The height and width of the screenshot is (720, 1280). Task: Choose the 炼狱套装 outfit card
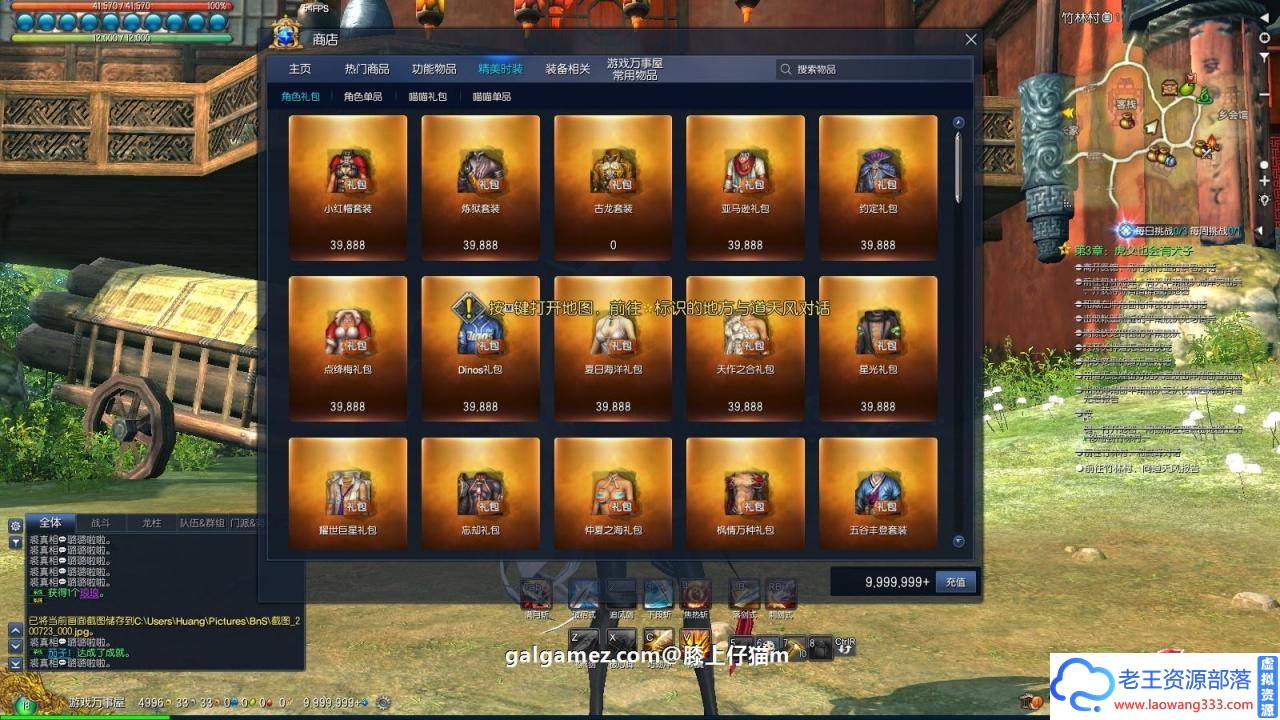tap(481, 187)
